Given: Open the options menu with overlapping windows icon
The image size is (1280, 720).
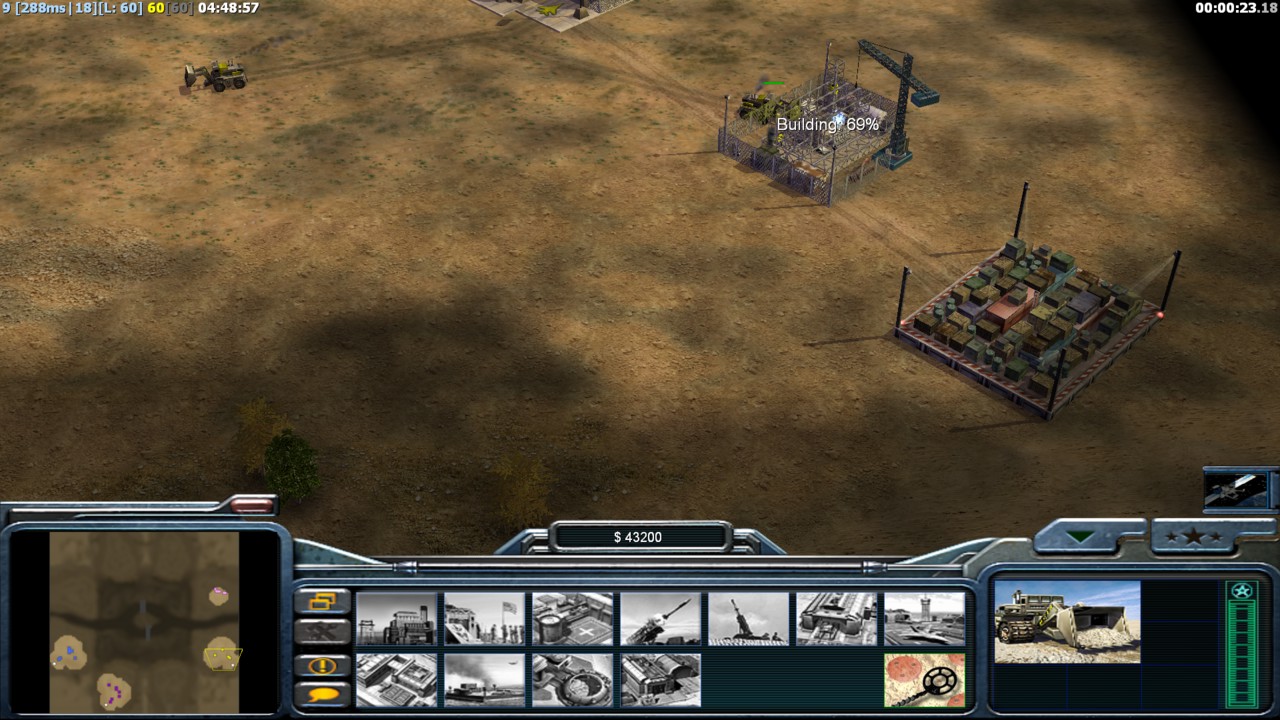Looking at the screenshot, I should tap(323, 601).
